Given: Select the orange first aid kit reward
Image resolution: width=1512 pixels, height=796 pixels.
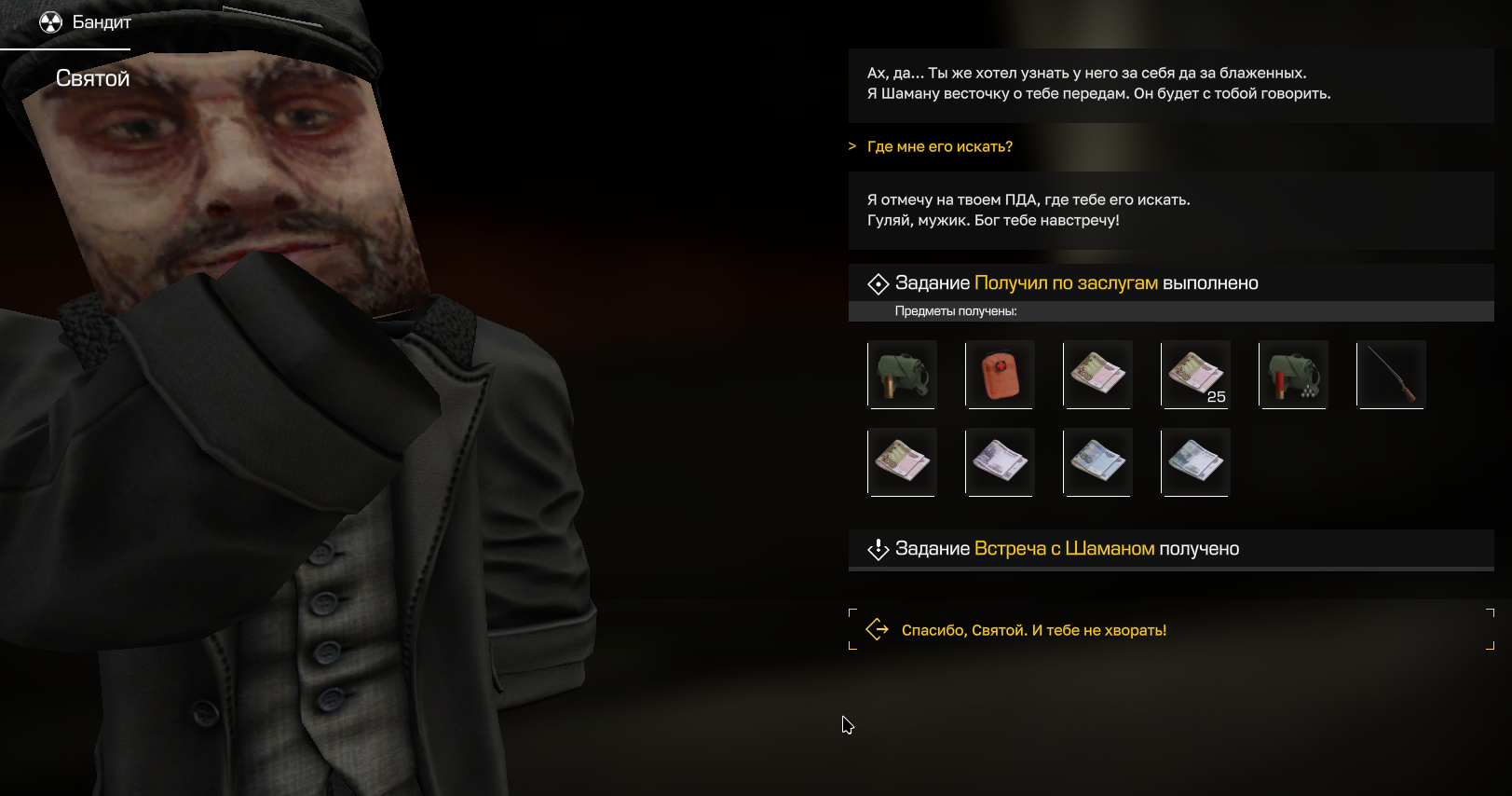Looking at the screenshot, I should pyautogui.click(x=1000, y=375).
